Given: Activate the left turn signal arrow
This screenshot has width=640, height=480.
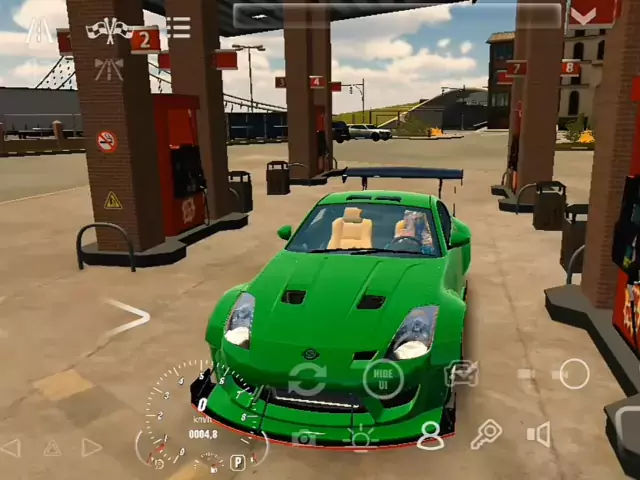Looking at the screenshot, I should click(x=11, y=447).
